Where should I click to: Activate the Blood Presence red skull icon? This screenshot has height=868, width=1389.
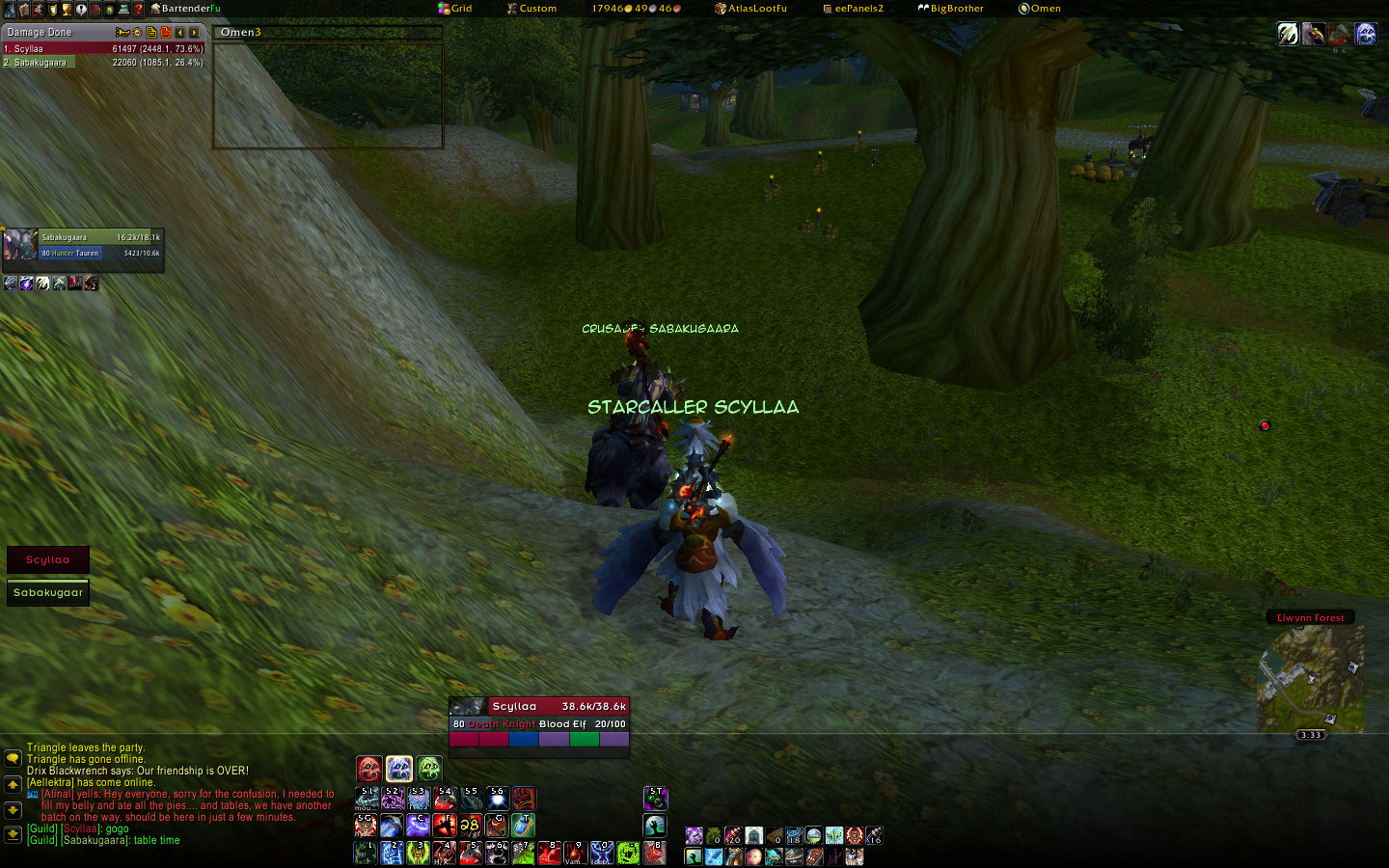click(x=369, y=769)
